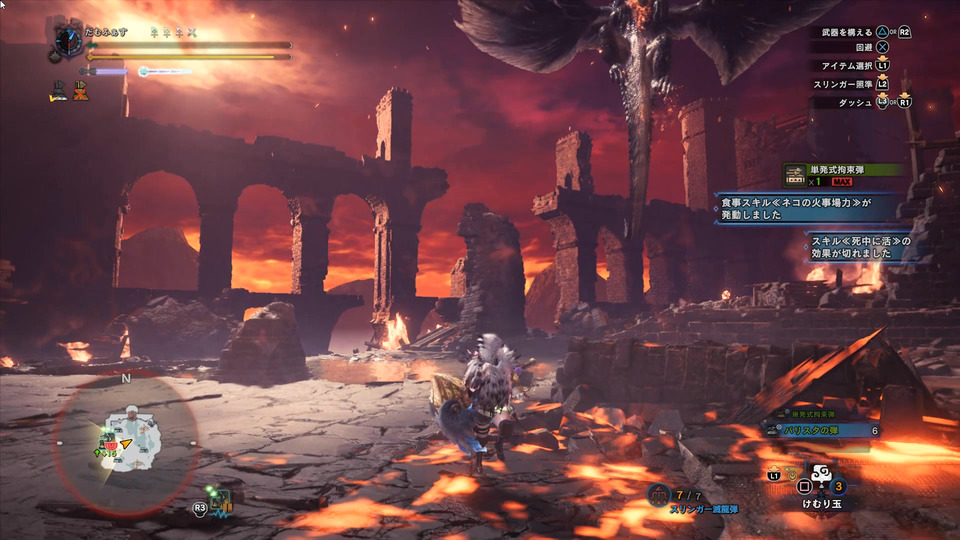Viewport: 960px width, 540px height.
Task: Click the quest clock dial icon
Action: (68, 40)
